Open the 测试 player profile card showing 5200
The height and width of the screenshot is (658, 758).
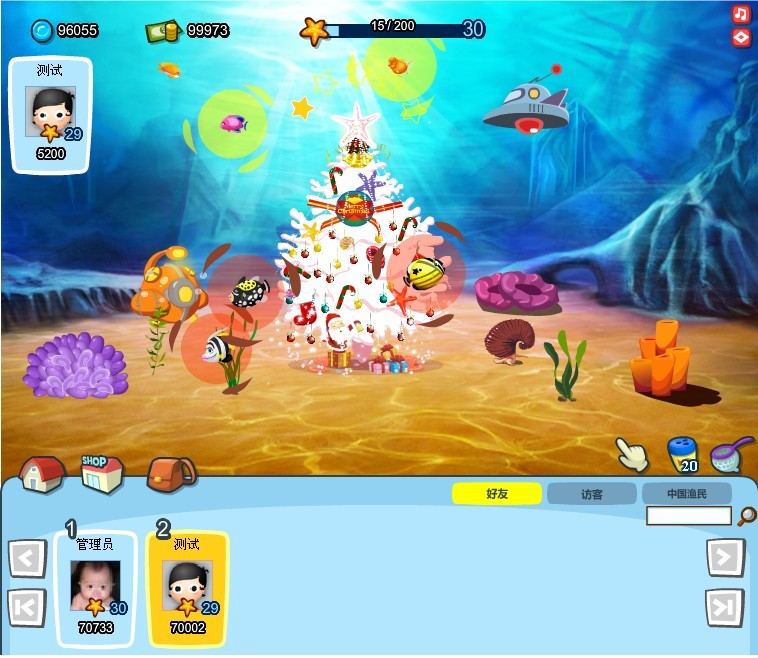pyautogui.click(x=50, y=114)
